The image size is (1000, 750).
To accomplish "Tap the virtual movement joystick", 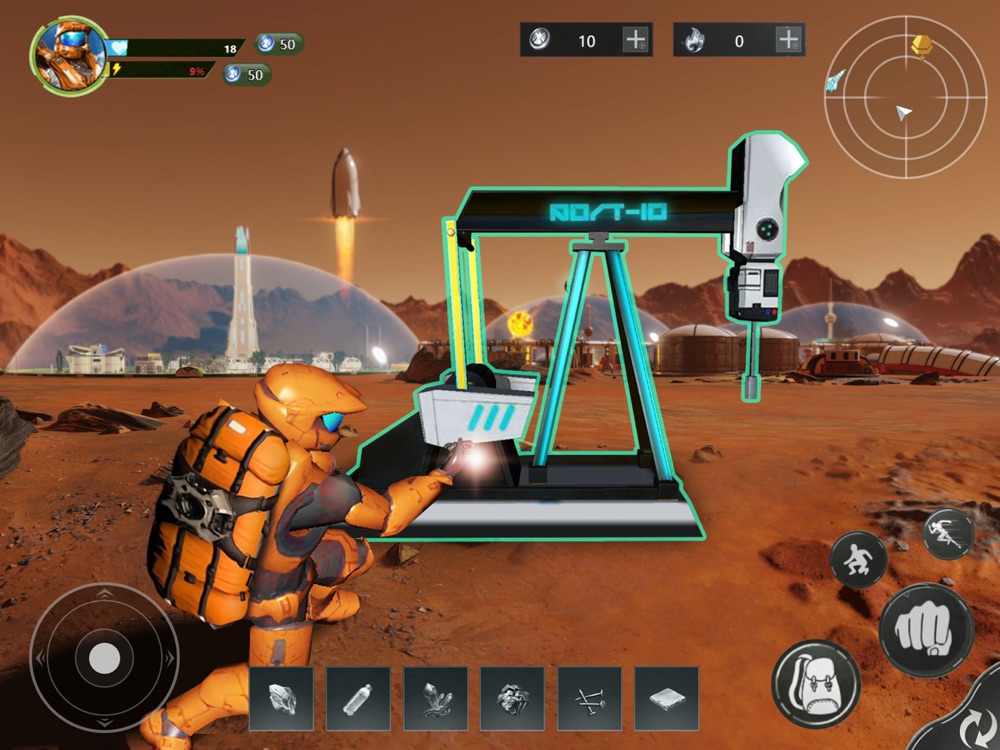I will [x=104, y=658].
